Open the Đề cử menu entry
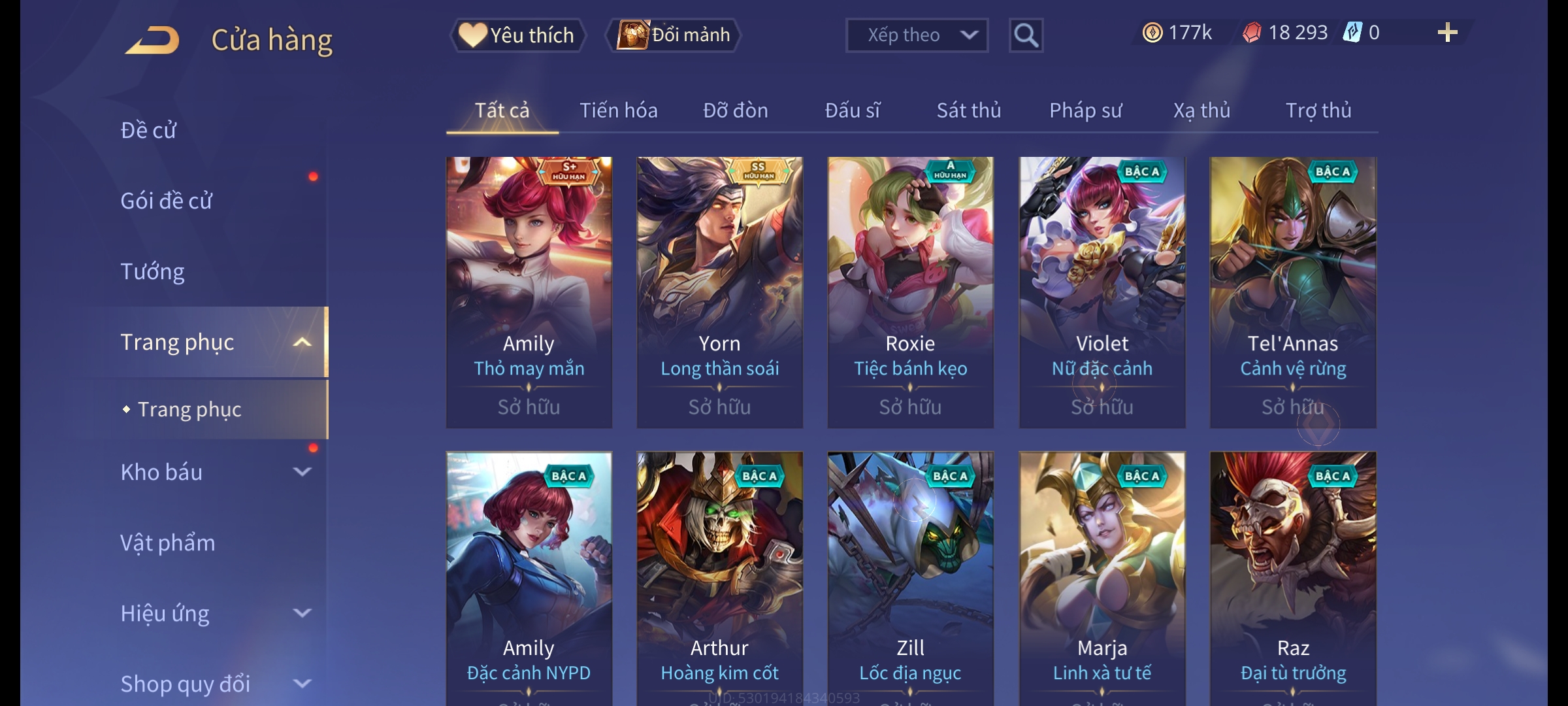1568x706 pixels. 149,130
